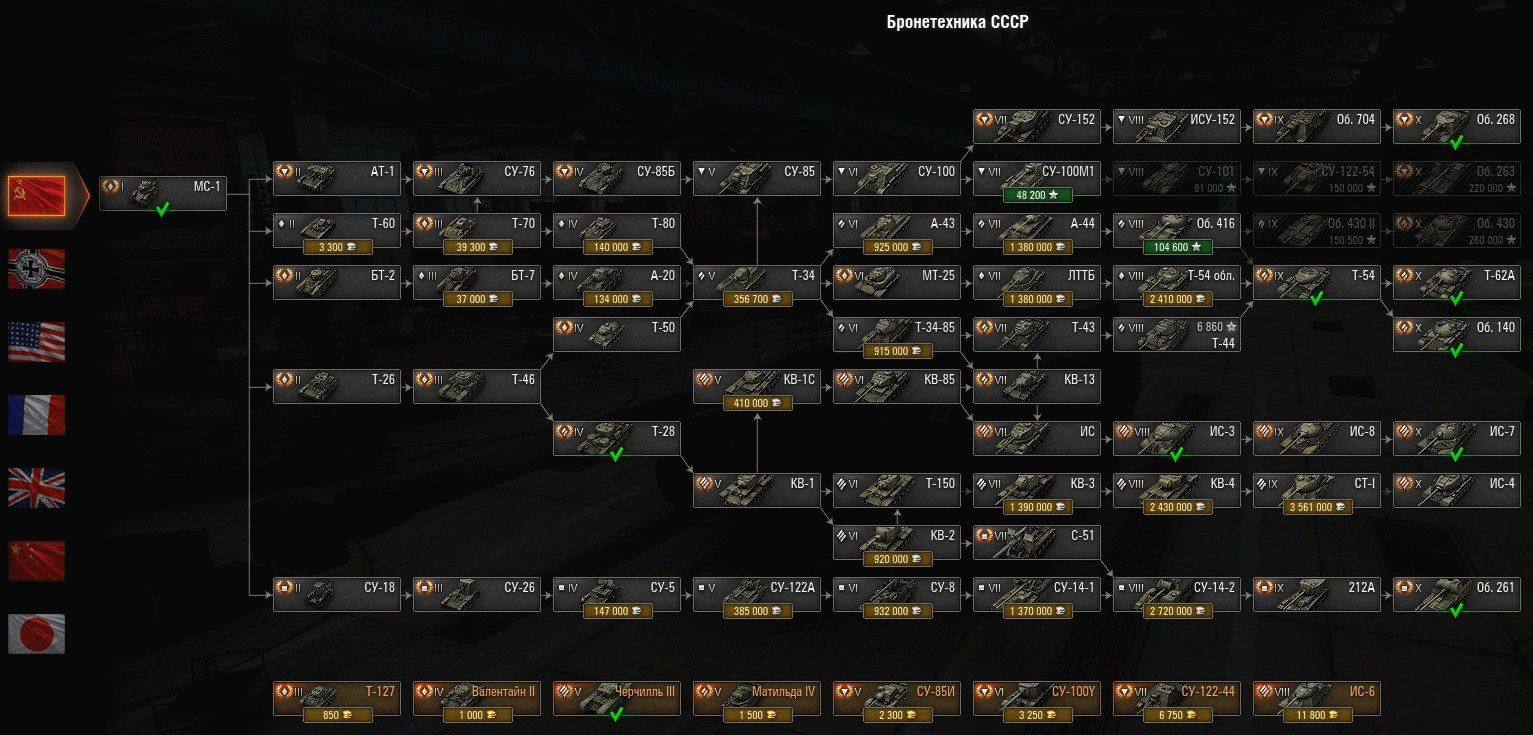Screen dimensions: 1533x735
Task: Open the Japan flag tech tree
Action: [37, 634]
